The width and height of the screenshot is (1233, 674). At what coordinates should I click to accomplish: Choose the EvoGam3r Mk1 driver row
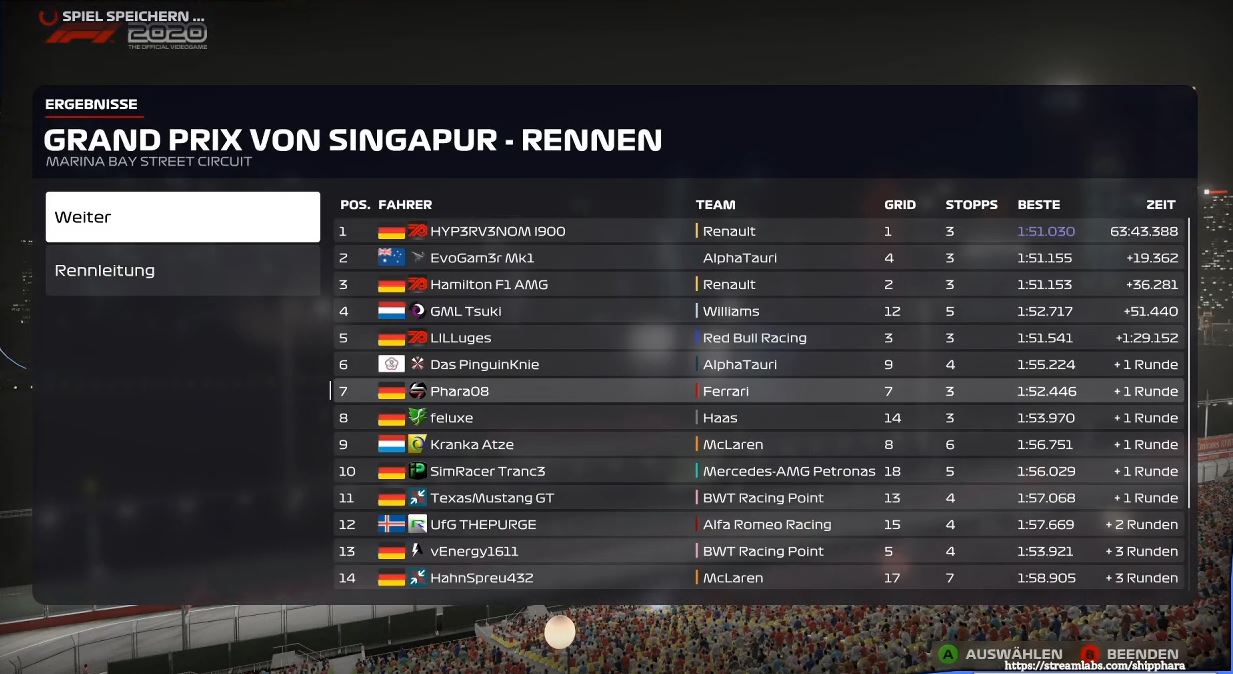coord(758,258)
